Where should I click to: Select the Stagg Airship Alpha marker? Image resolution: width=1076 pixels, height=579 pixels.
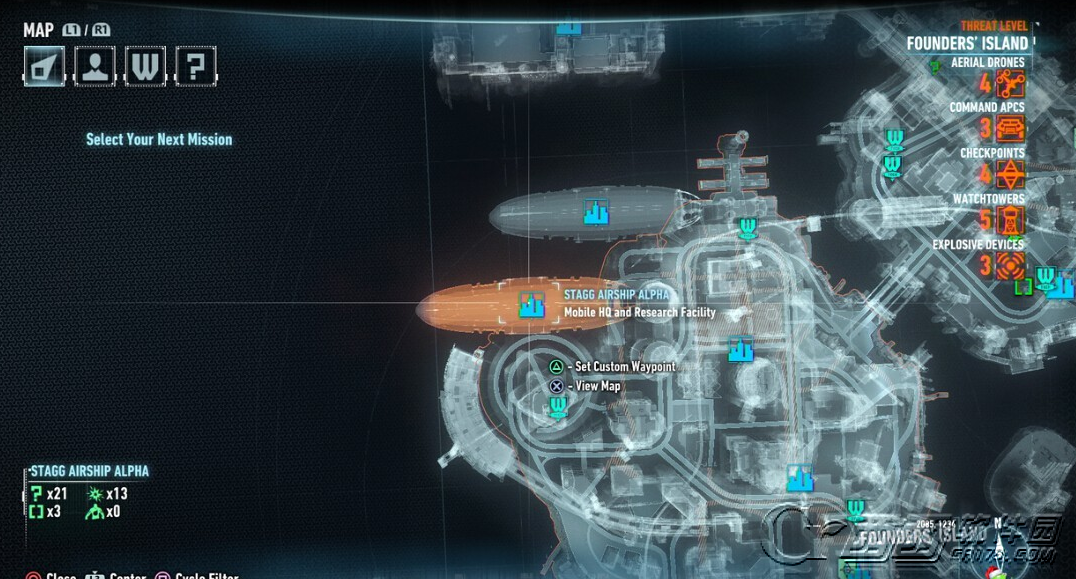click(x=531, y=305)
